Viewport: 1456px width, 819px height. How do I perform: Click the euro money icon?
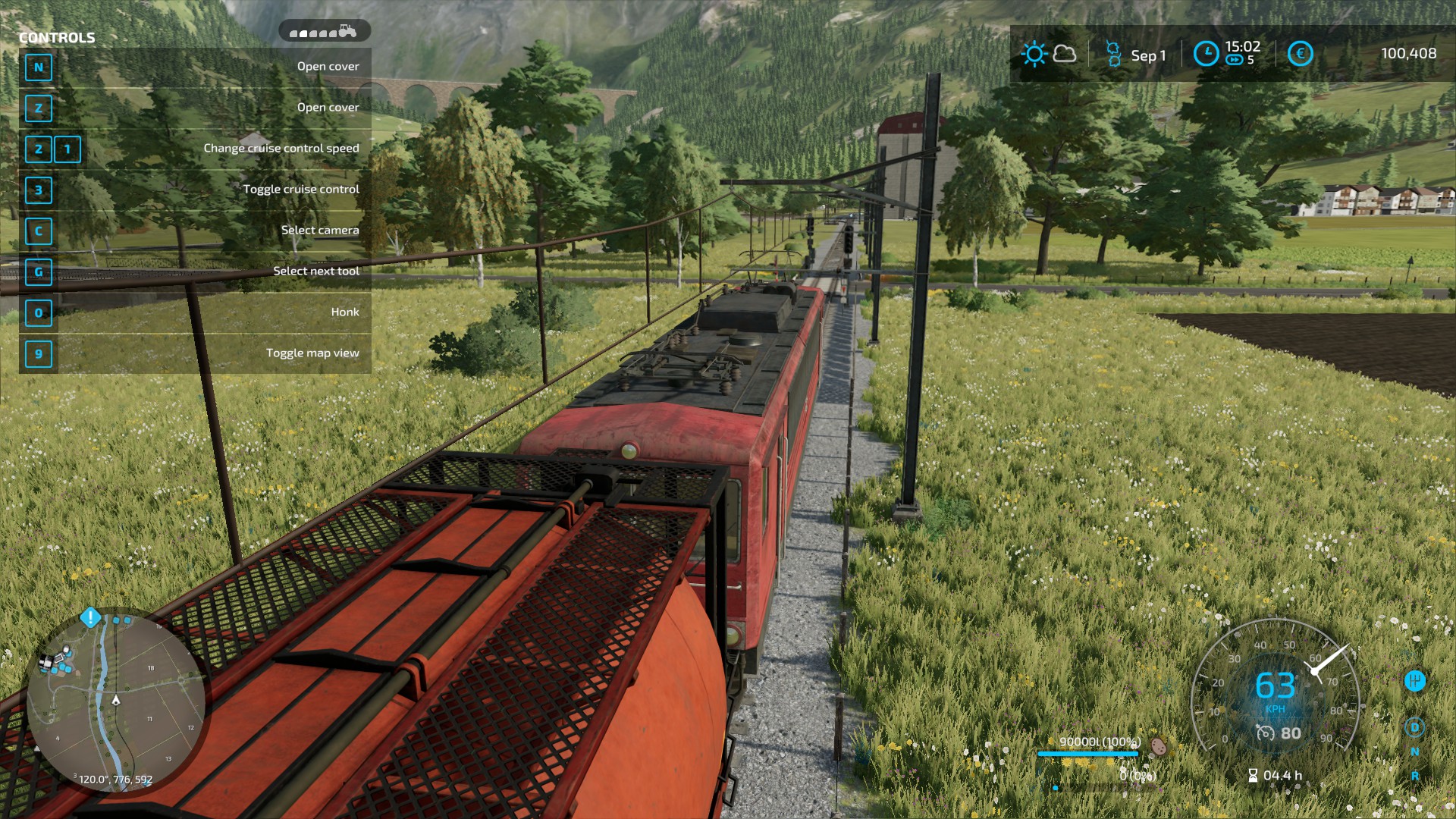tap(1300, 54)
